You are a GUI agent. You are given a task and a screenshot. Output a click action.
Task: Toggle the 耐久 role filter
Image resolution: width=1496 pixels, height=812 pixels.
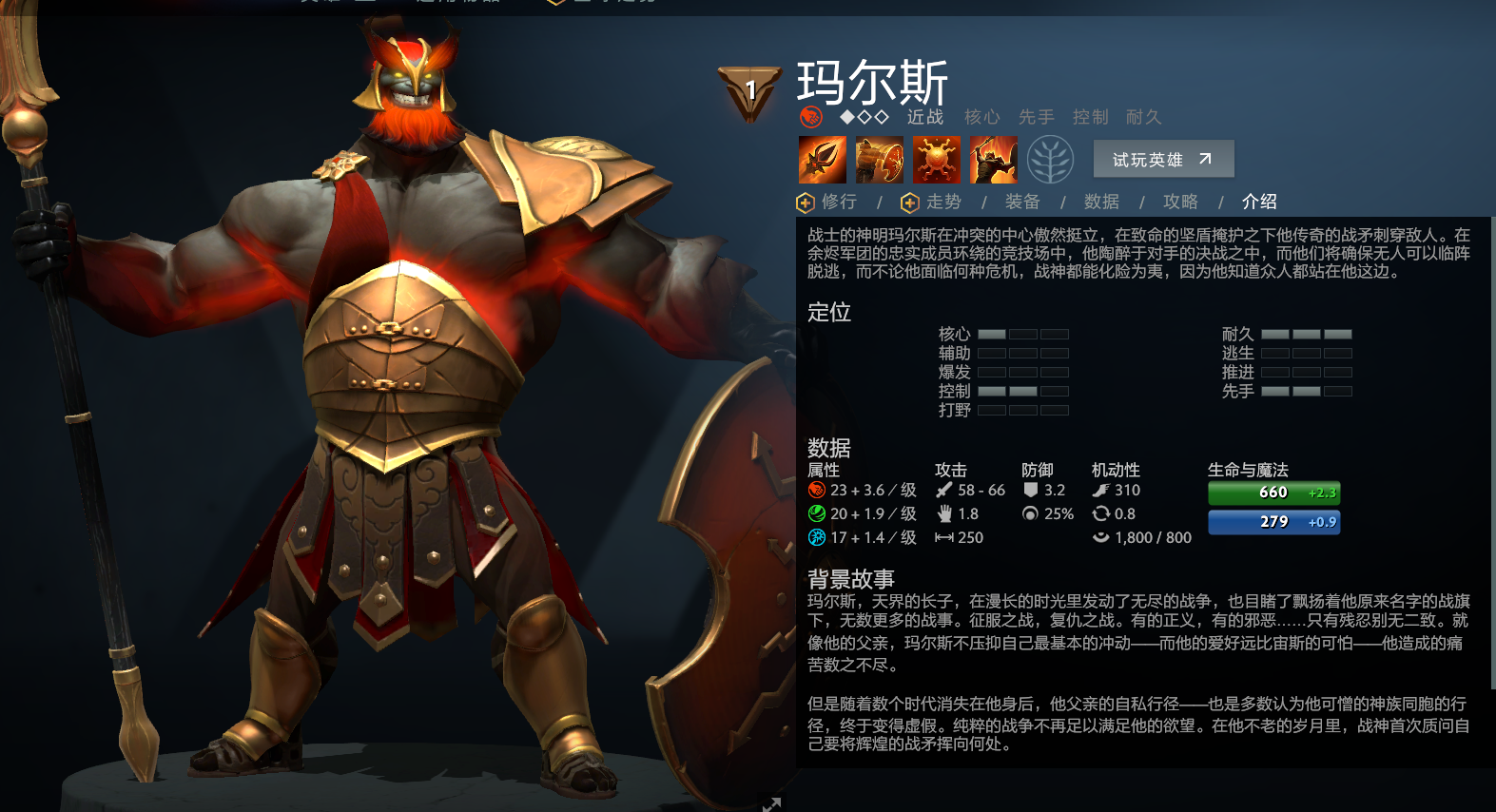tap(1144, 117)
